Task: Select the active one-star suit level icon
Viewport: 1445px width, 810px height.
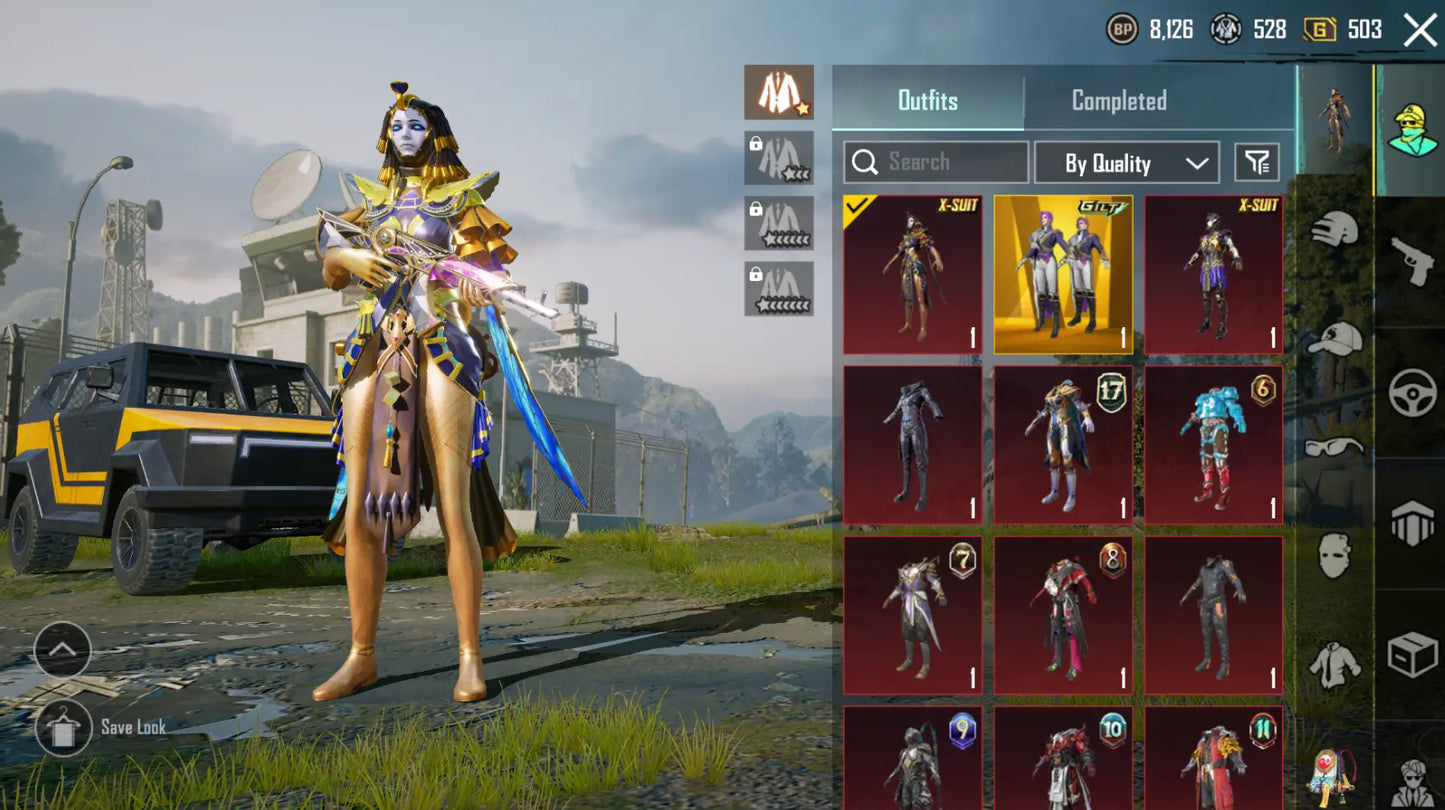Action: 778,92
